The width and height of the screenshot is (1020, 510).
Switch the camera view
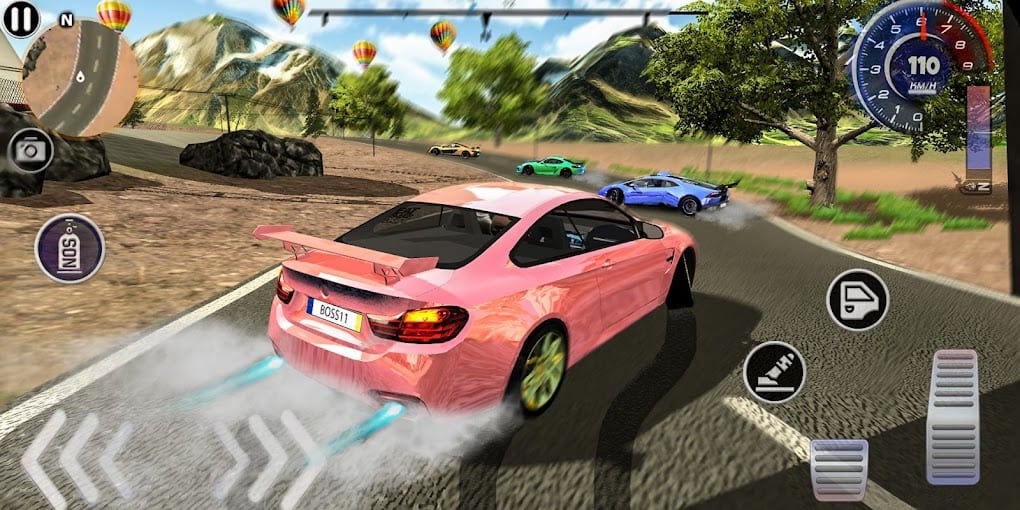pyautogui.click(x=31, y=151)
